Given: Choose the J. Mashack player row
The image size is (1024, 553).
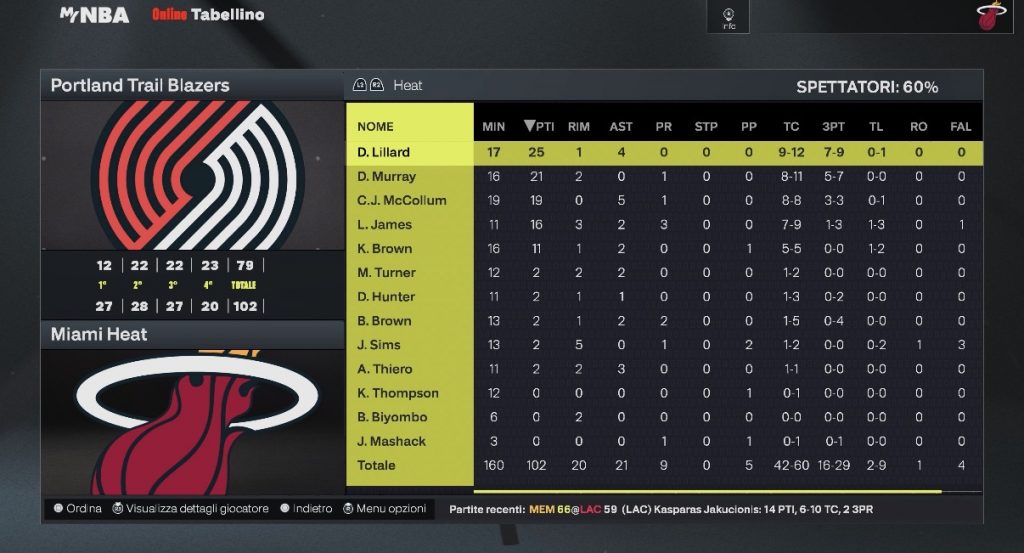Looking at the screenshot, I should 391,441.
